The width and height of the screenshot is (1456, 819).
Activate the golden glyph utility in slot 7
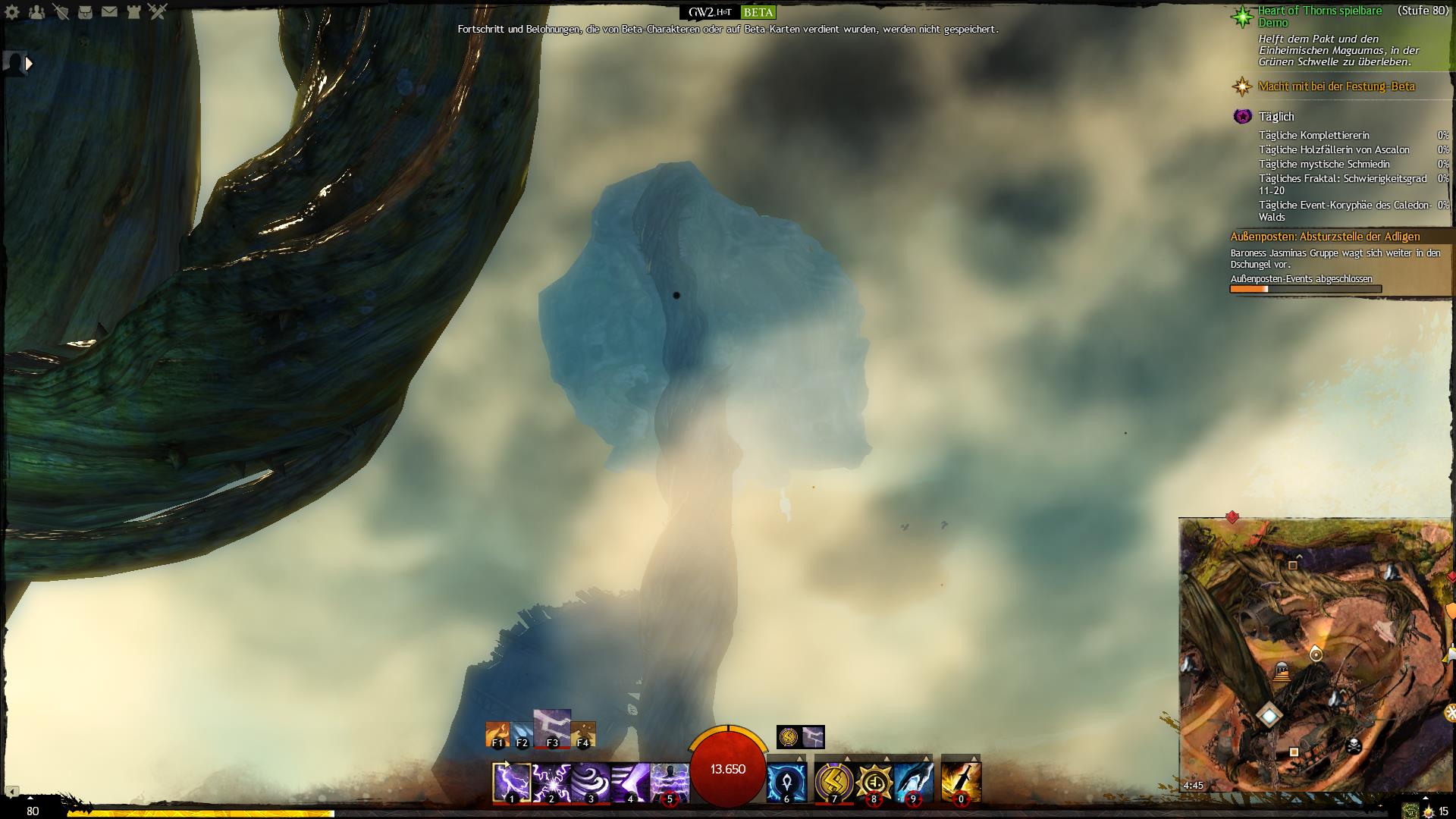pyautogui.click(x=834, y=782)
